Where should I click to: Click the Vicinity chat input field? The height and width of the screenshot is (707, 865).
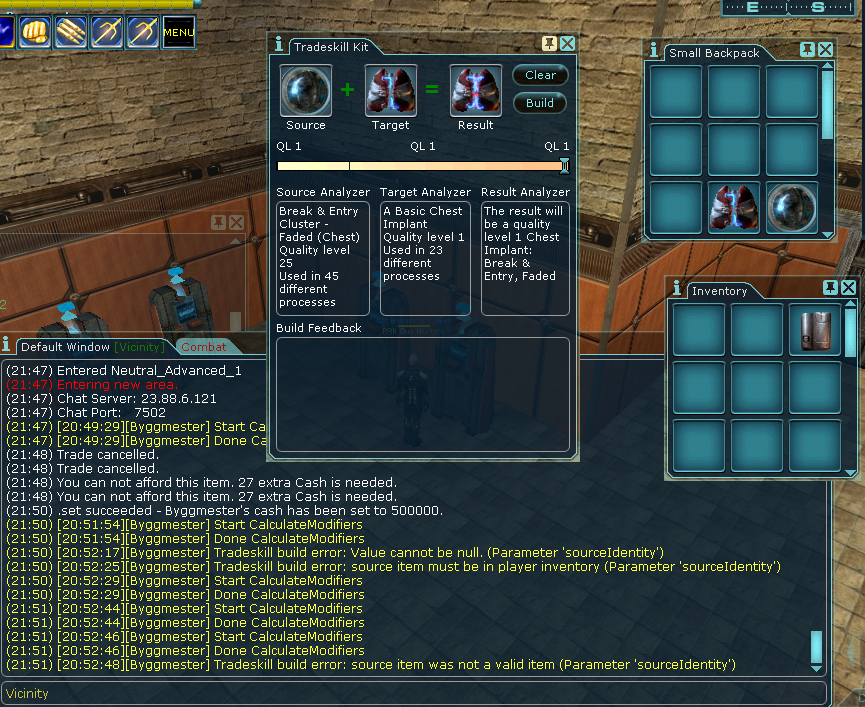[x=414, y=693]
